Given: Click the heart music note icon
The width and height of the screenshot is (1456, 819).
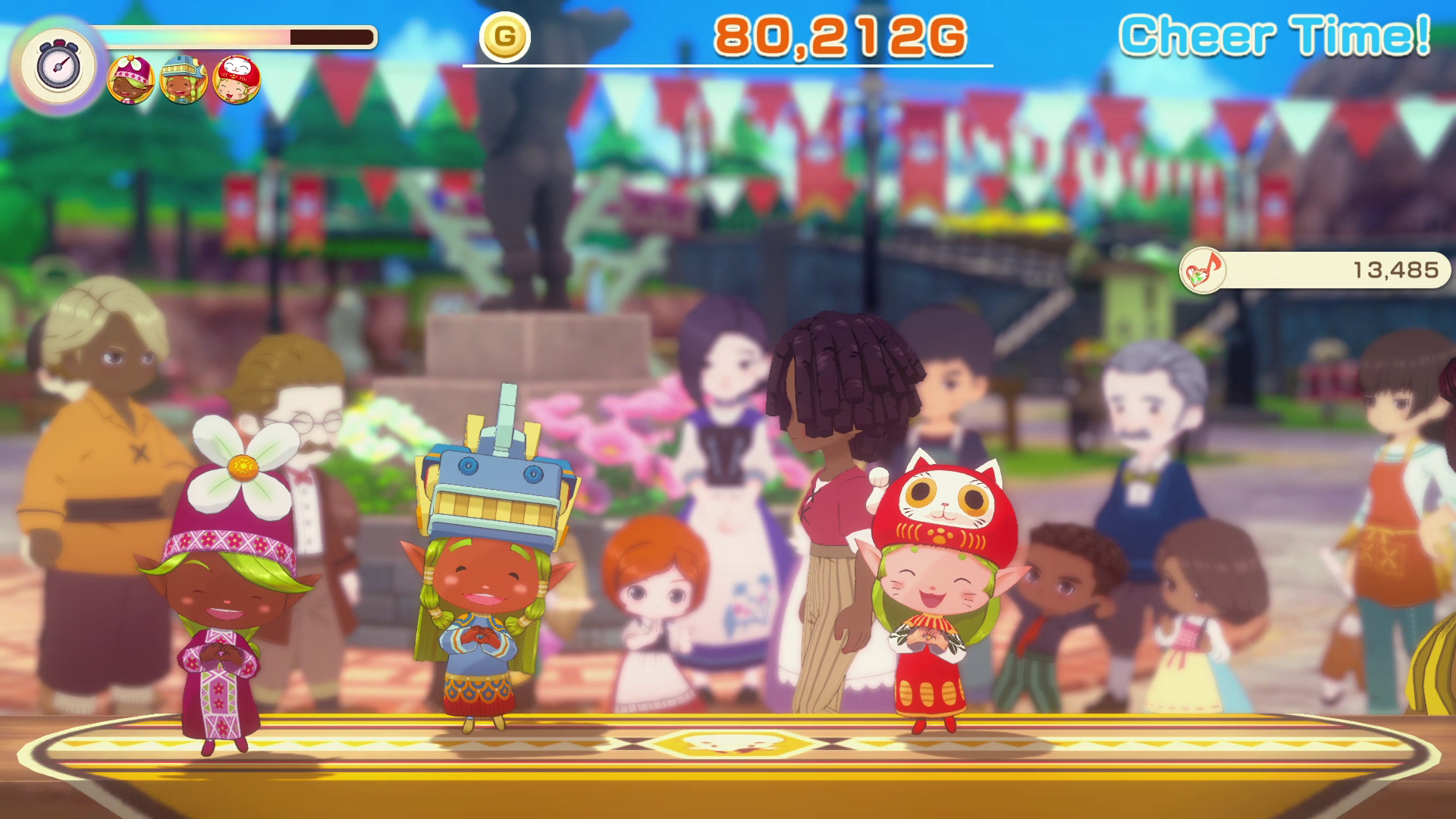Looking at the screenshot, I should 1202,270.
